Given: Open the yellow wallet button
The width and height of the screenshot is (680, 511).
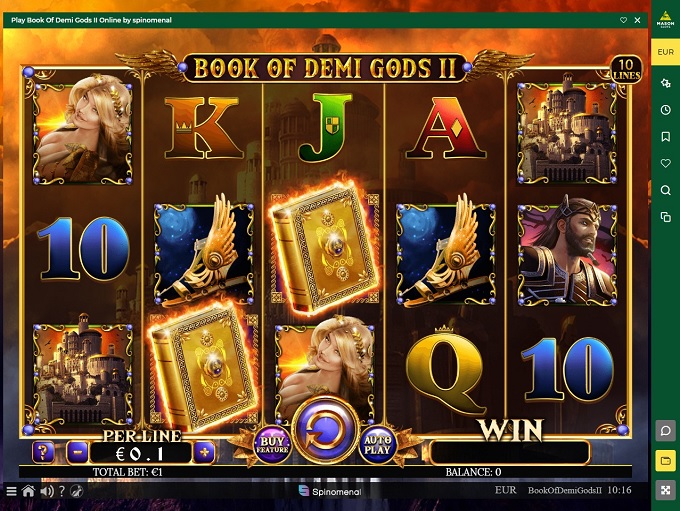Looking at the screenshot, I should click(x=665, y=461).
